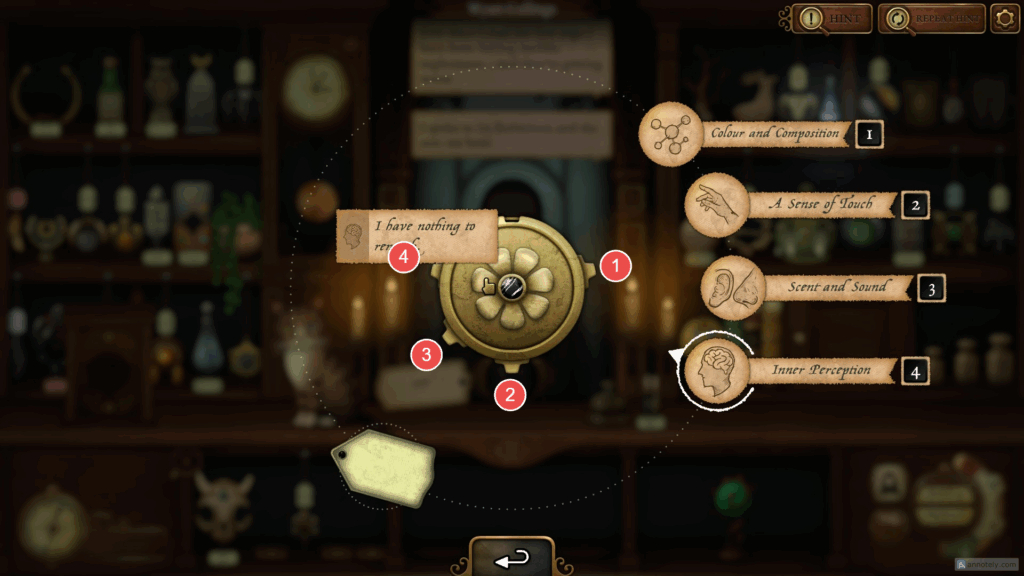Click the red marker numbered 2
The height and width of the screenshot is (576, 1024).
pyautogui.click(x=510, y=395)
